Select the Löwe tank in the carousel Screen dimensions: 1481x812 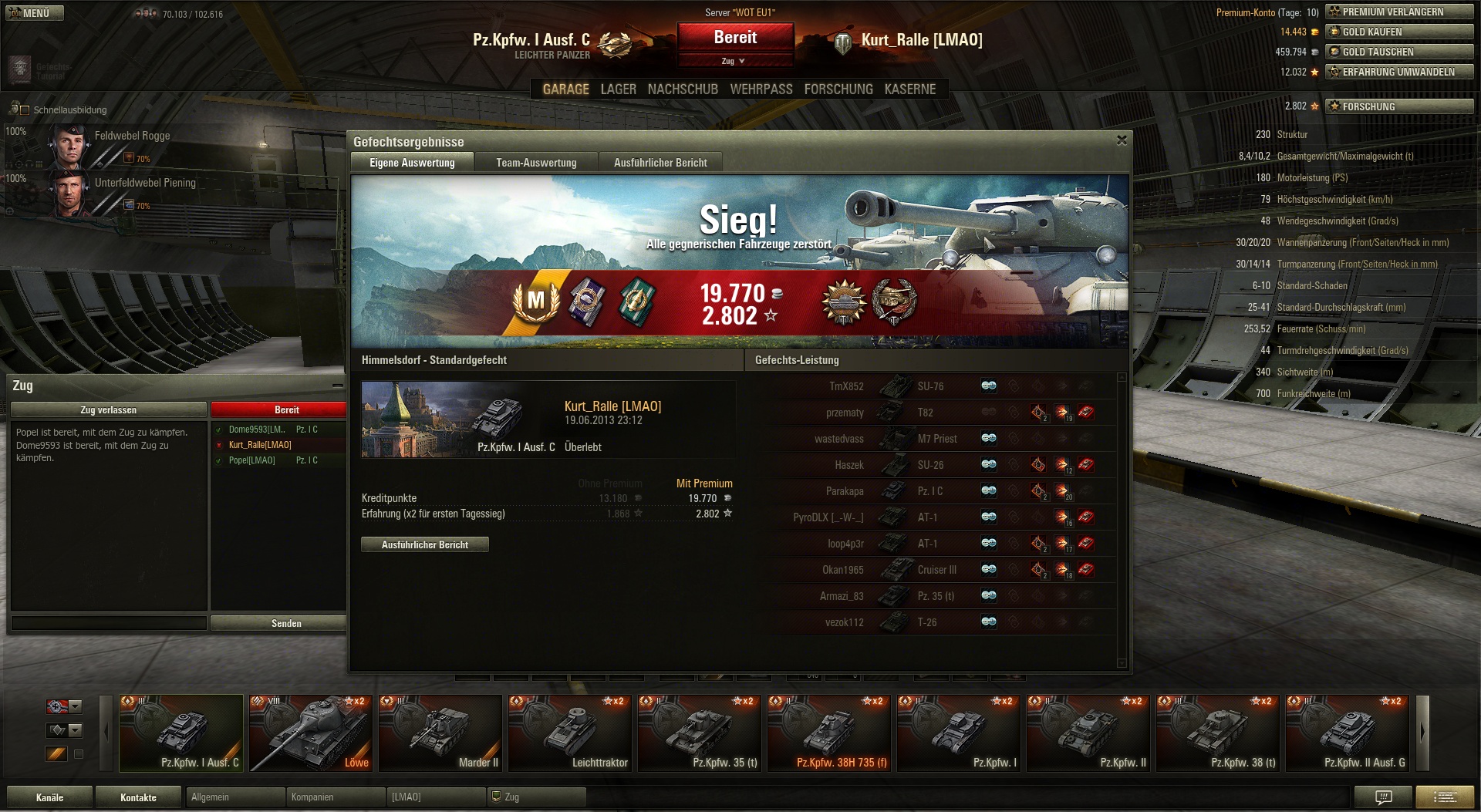311,733
